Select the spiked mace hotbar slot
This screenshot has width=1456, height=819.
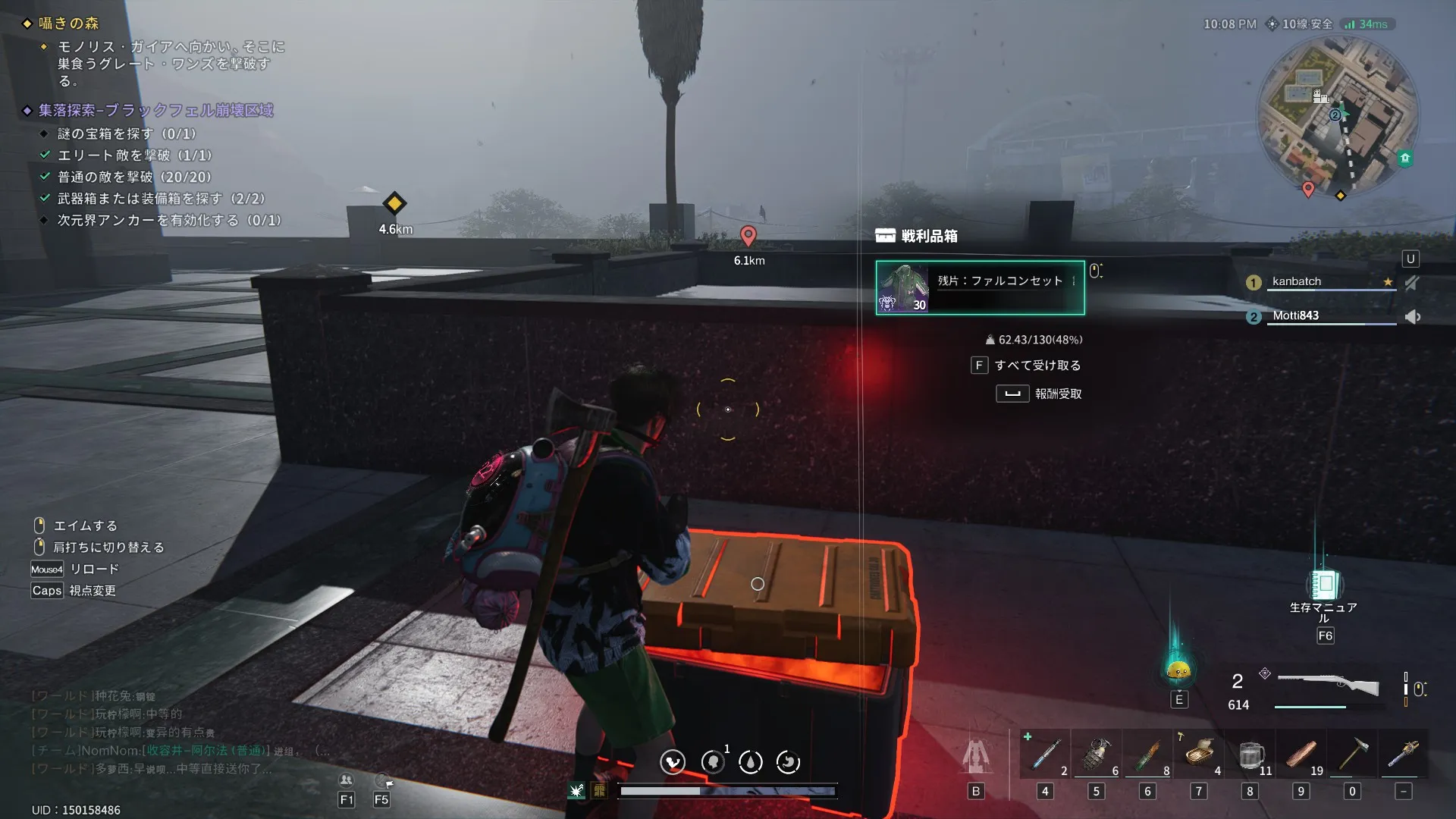[1404, 755]
